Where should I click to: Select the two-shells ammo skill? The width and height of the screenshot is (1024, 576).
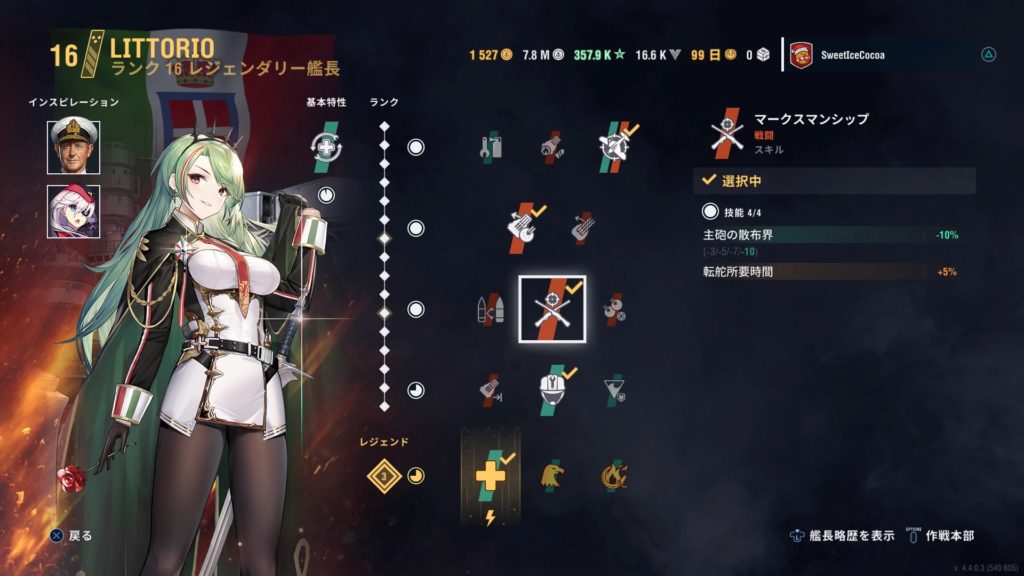490,310
